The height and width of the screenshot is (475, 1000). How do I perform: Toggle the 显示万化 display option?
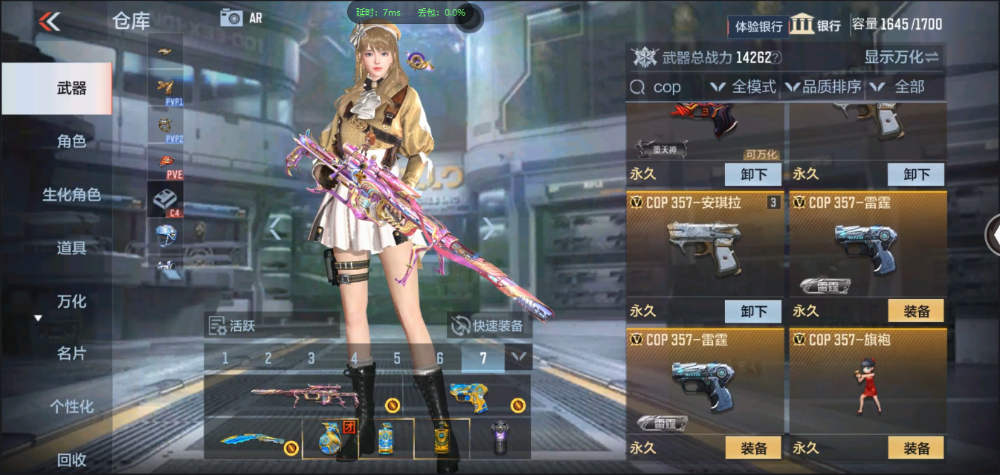[x=901, y=57]
